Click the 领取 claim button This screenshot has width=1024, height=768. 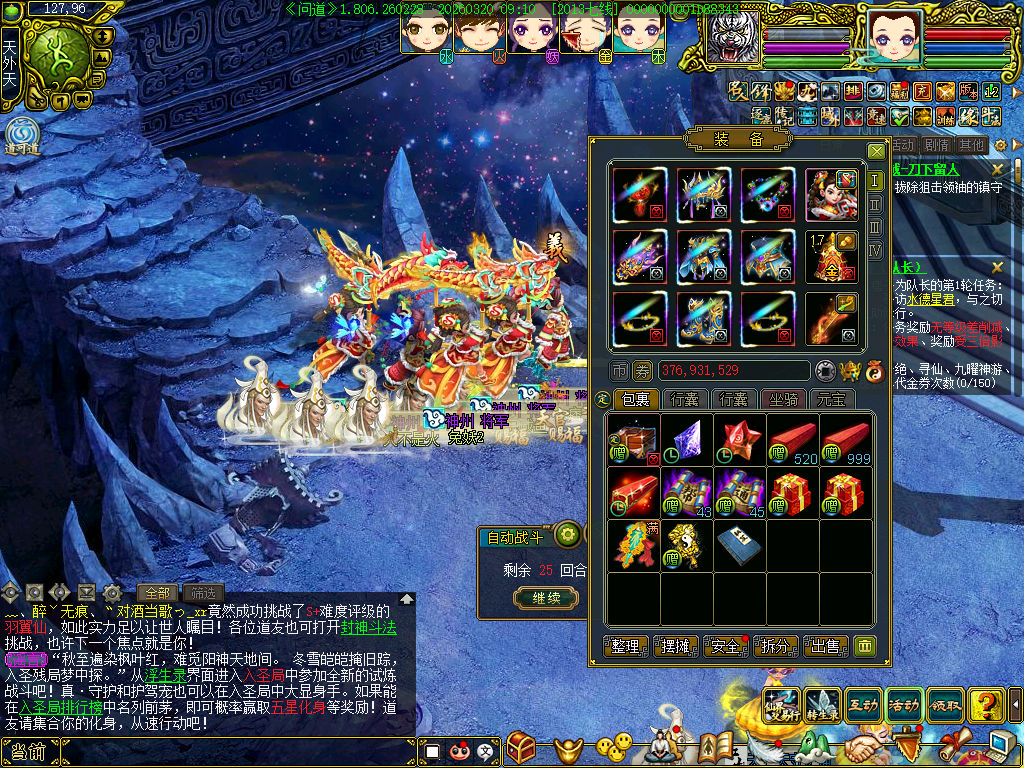pyautogui.click(x=945, y=705)
